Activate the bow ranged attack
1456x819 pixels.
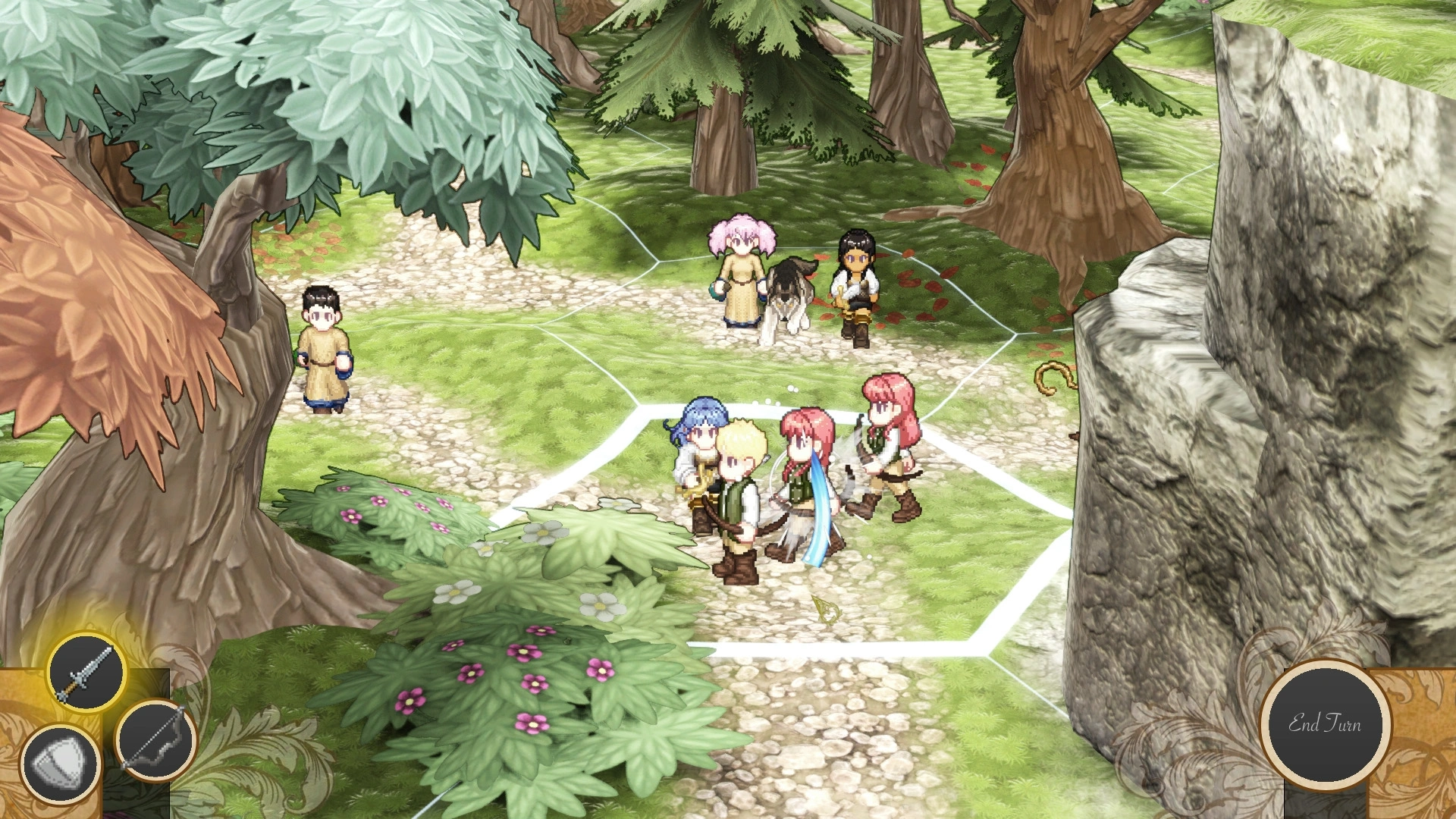[157, 738]
